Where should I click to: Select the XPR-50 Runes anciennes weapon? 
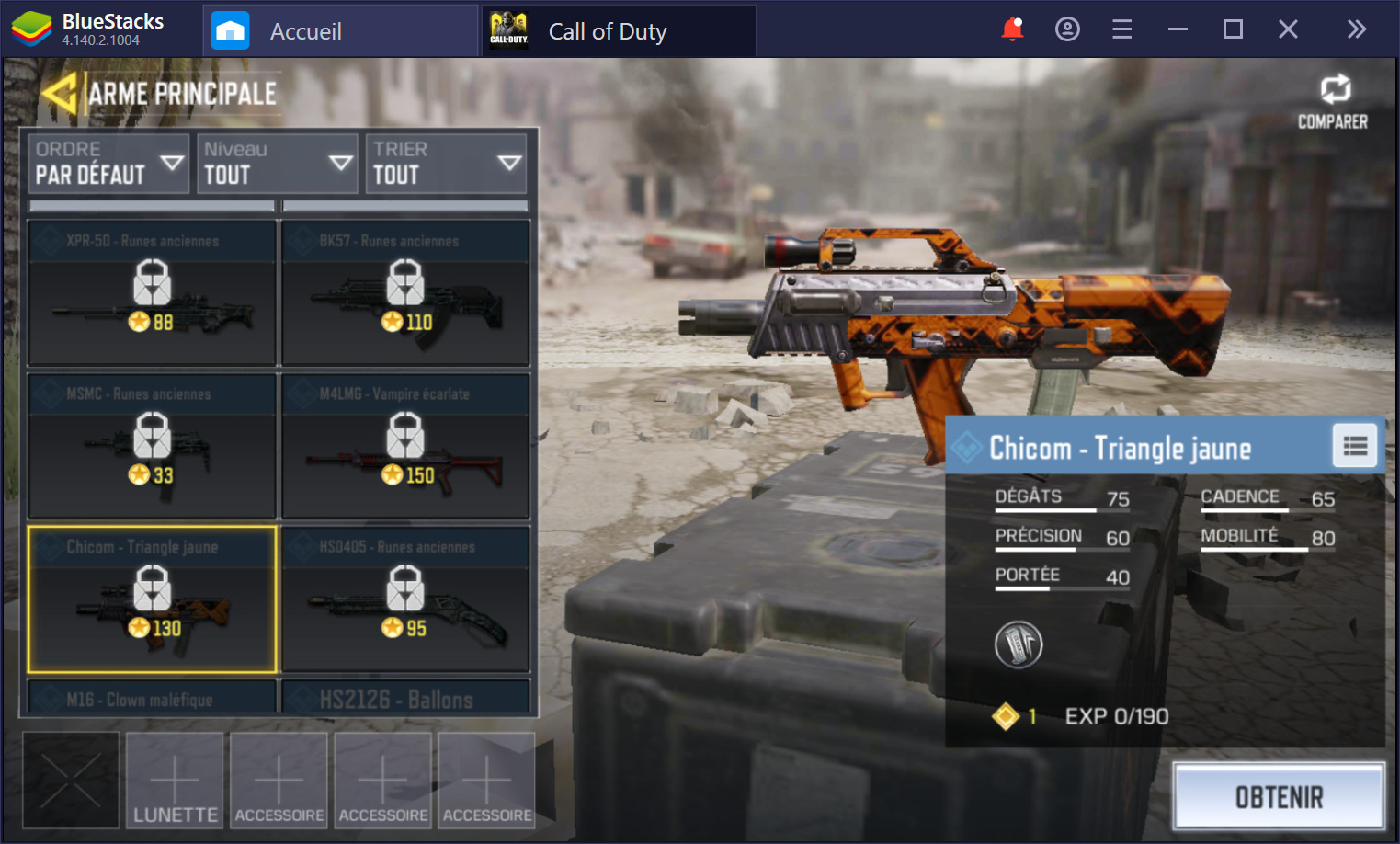click(x=153, y=293)
